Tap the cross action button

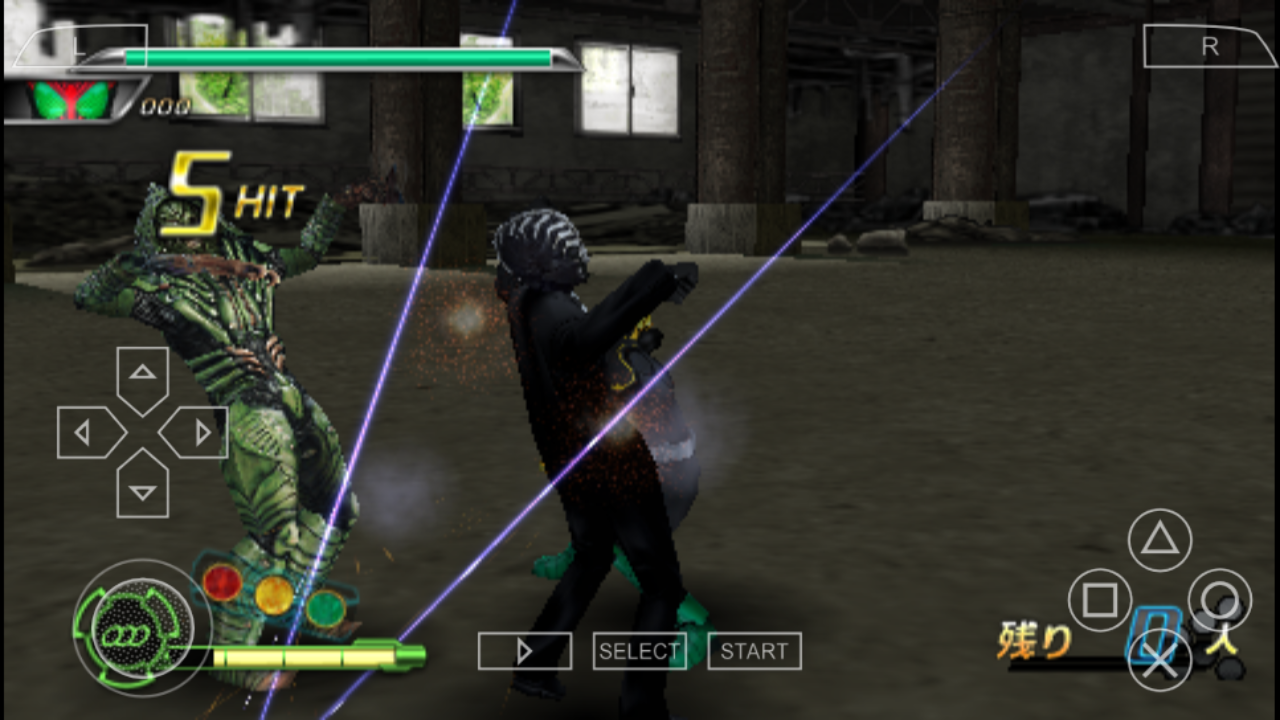[x=1159, y=660]
